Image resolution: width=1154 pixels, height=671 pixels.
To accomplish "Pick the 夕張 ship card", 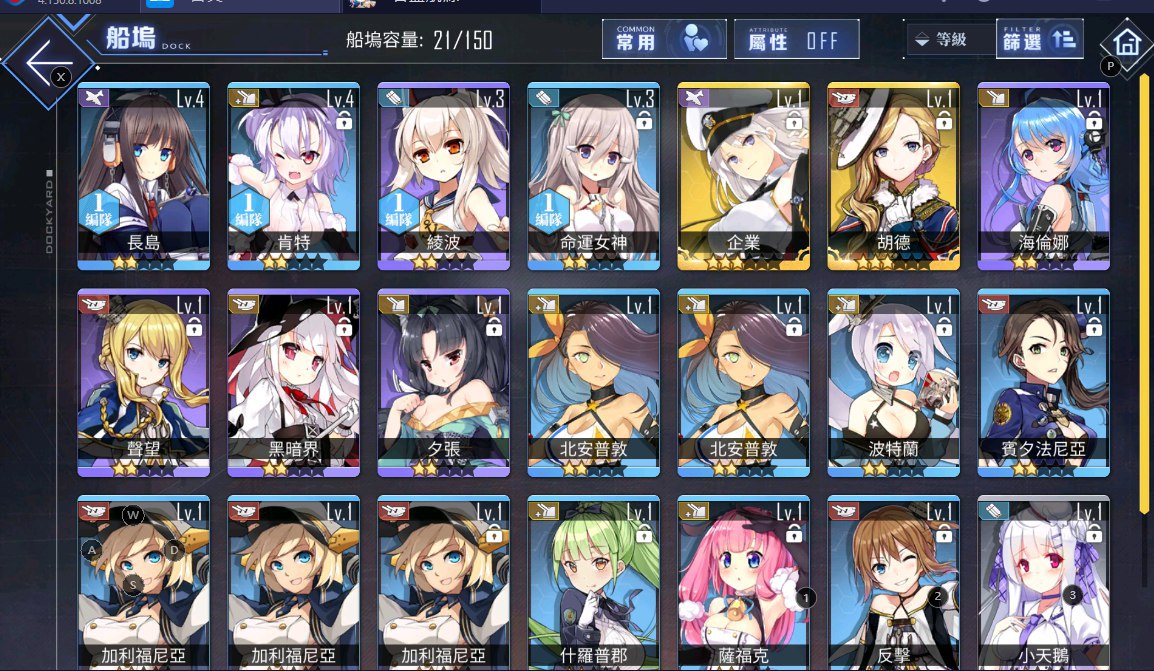I will click(444, 382).
